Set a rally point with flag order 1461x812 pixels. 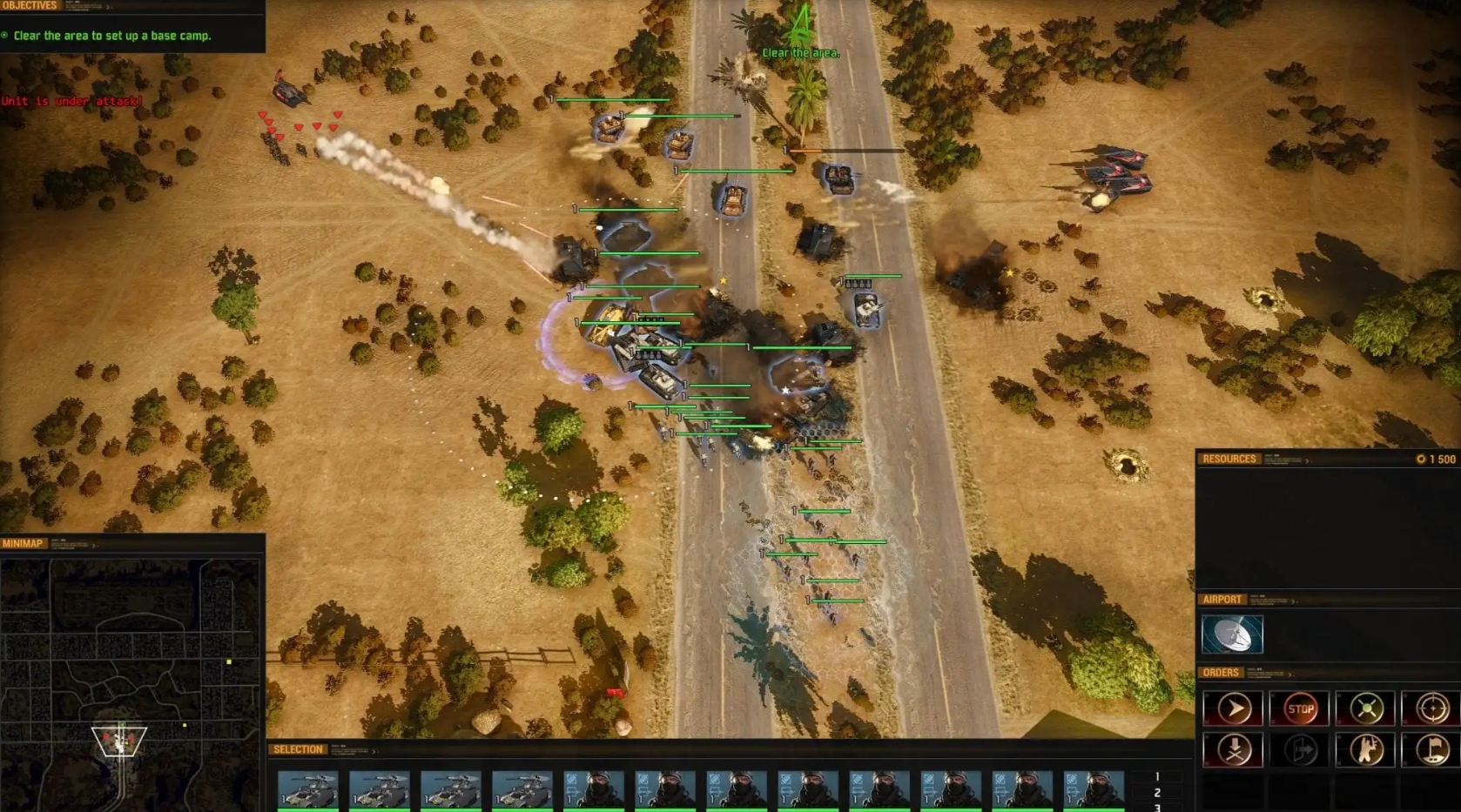pos(1431,749)
